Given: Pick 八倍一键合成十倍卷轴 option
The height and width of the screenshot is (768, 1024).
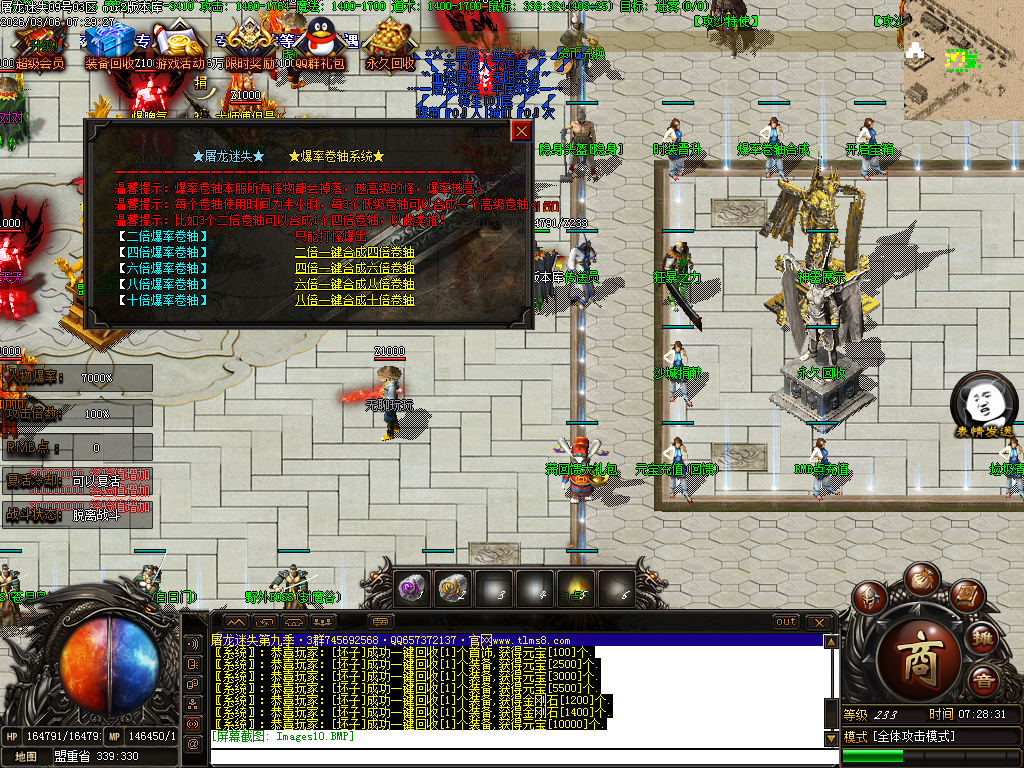Looking at the screenshot, I should 354,299.
